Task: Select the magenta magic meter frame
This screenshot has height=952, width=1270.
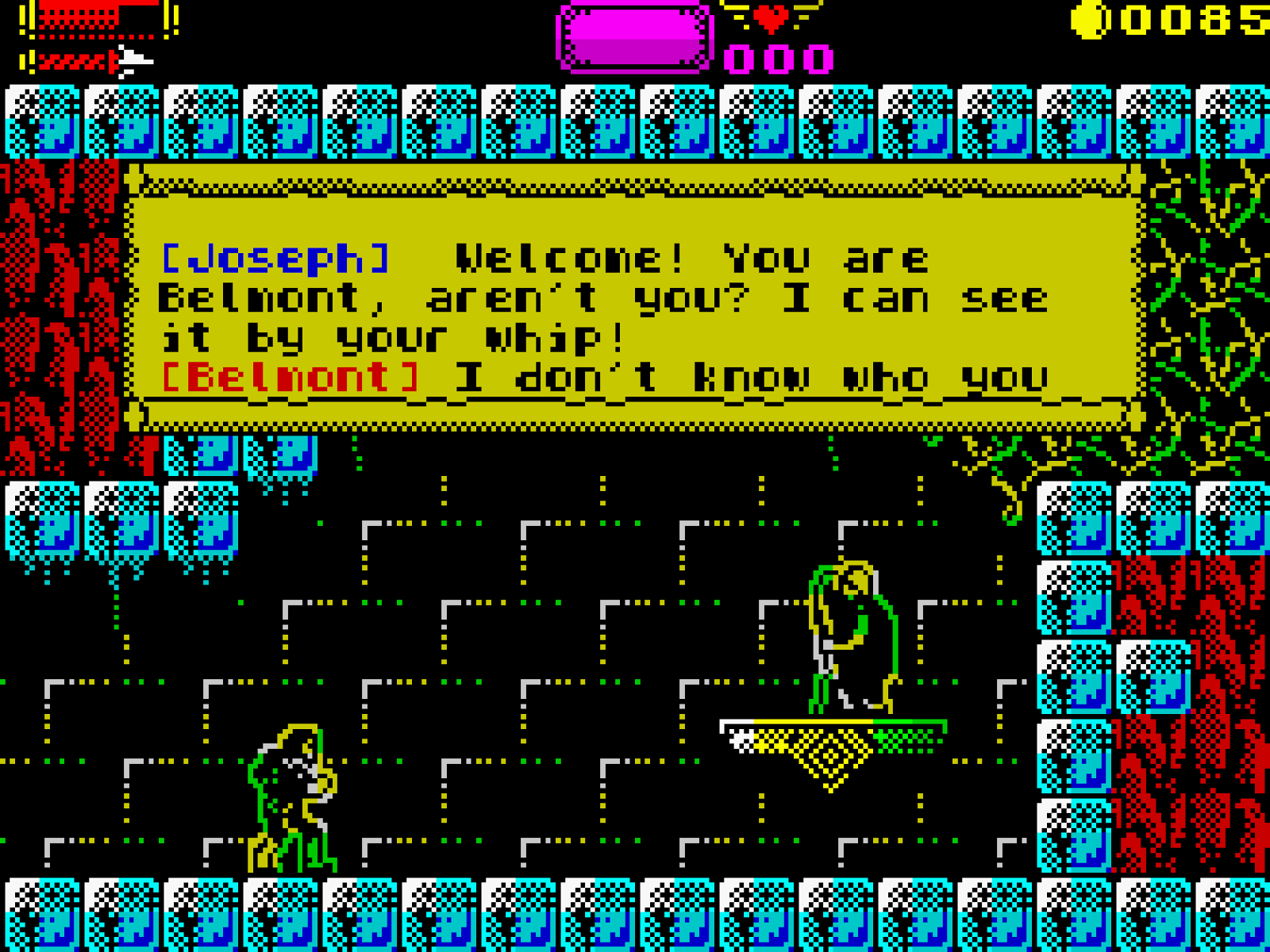Action: 633,36
